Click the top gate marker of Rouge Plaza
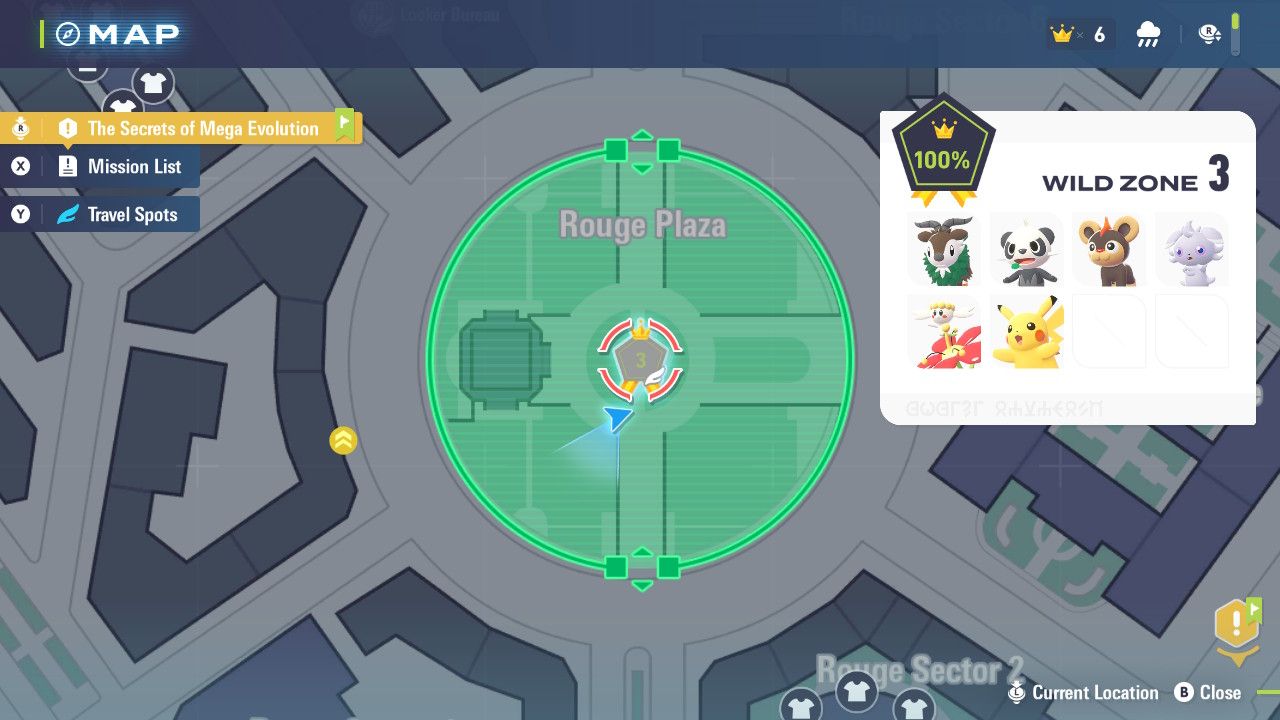Viewport: 1280px width, 720px height. click(x=642, y=151)
